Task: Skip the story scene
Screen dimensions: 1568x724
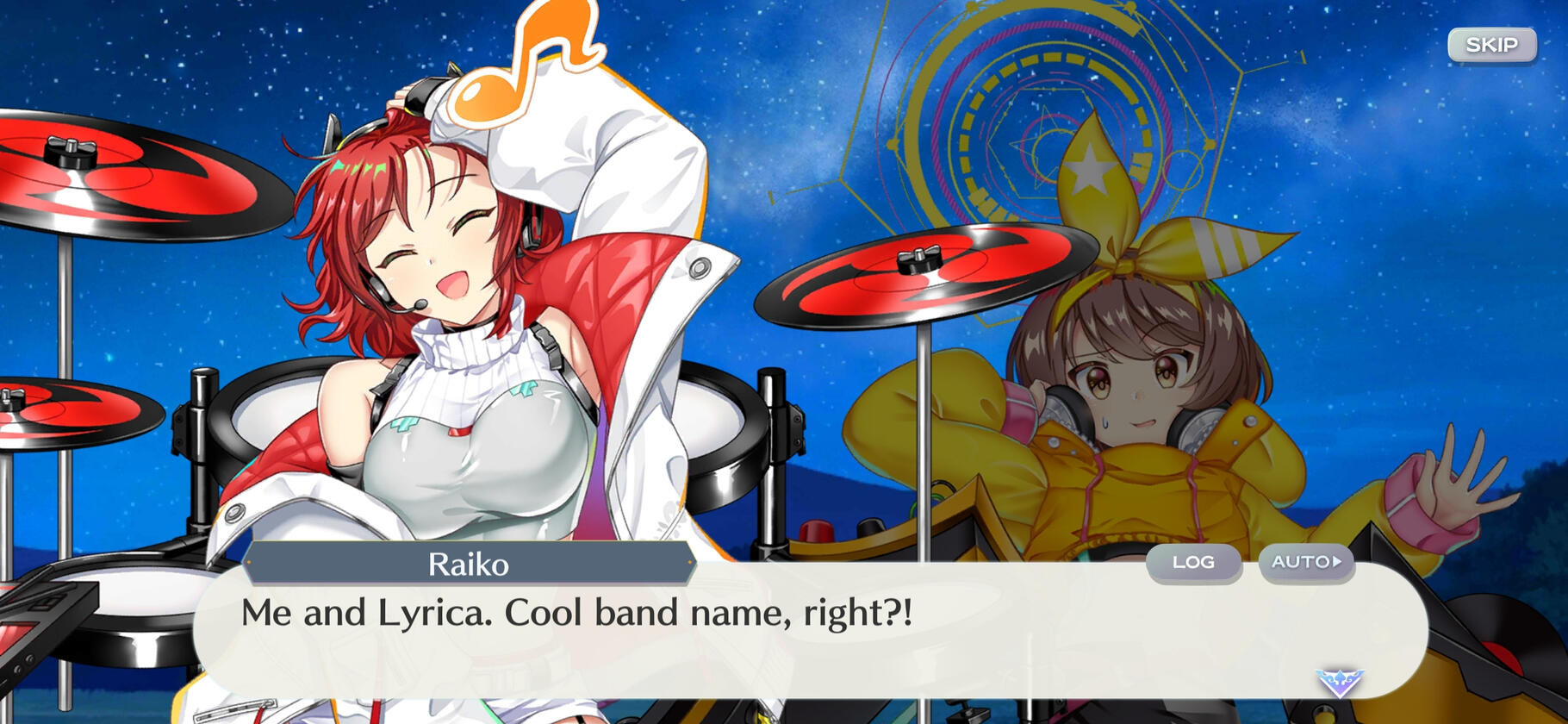Action: [x=1491, y=45]
